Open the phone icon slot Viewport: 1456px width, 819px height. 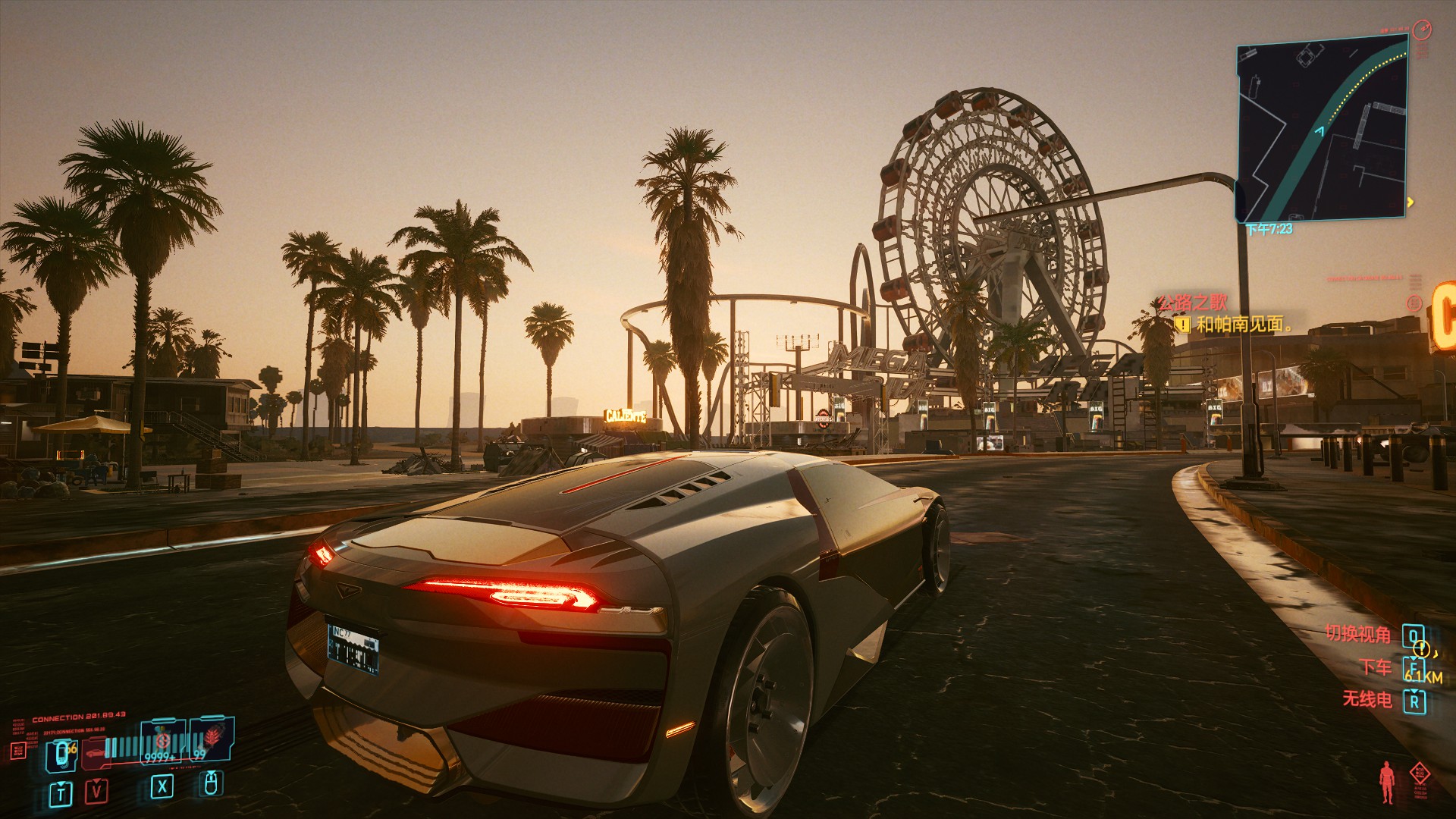(61, 754)
